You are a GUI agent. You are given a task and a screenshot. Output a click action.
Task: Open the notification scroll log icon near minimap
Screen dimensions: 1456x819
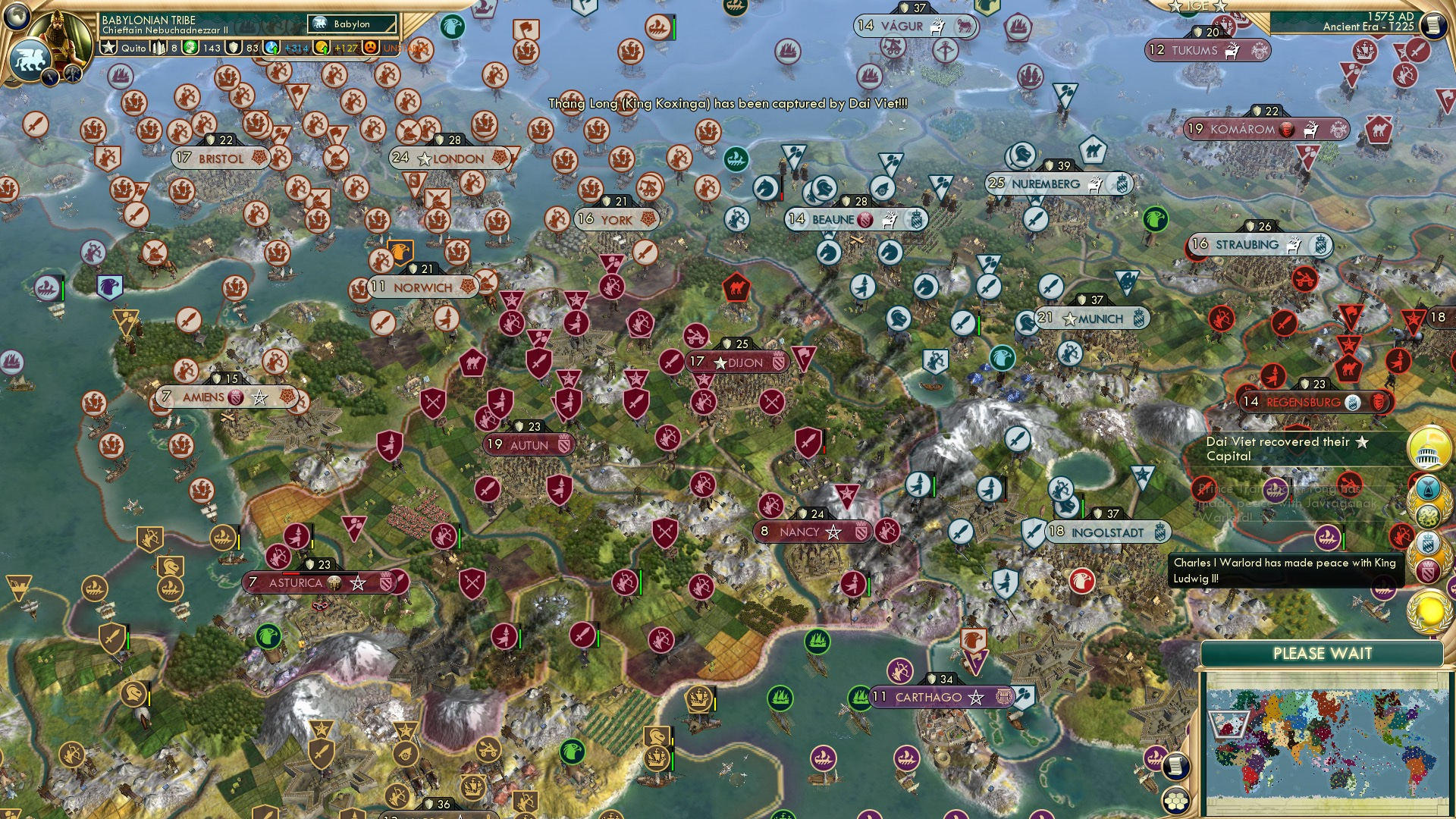point(1175,765)
